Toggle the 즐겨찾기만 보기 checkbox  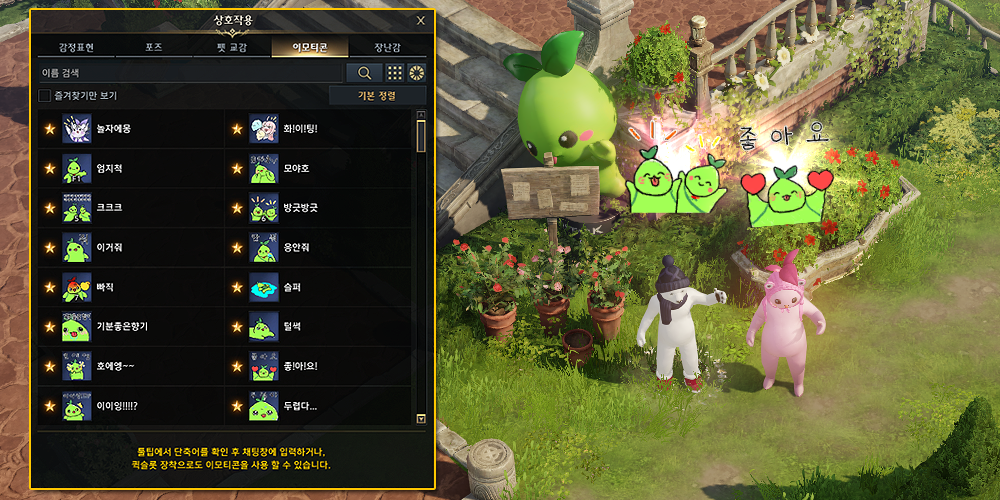click(44, 96)
